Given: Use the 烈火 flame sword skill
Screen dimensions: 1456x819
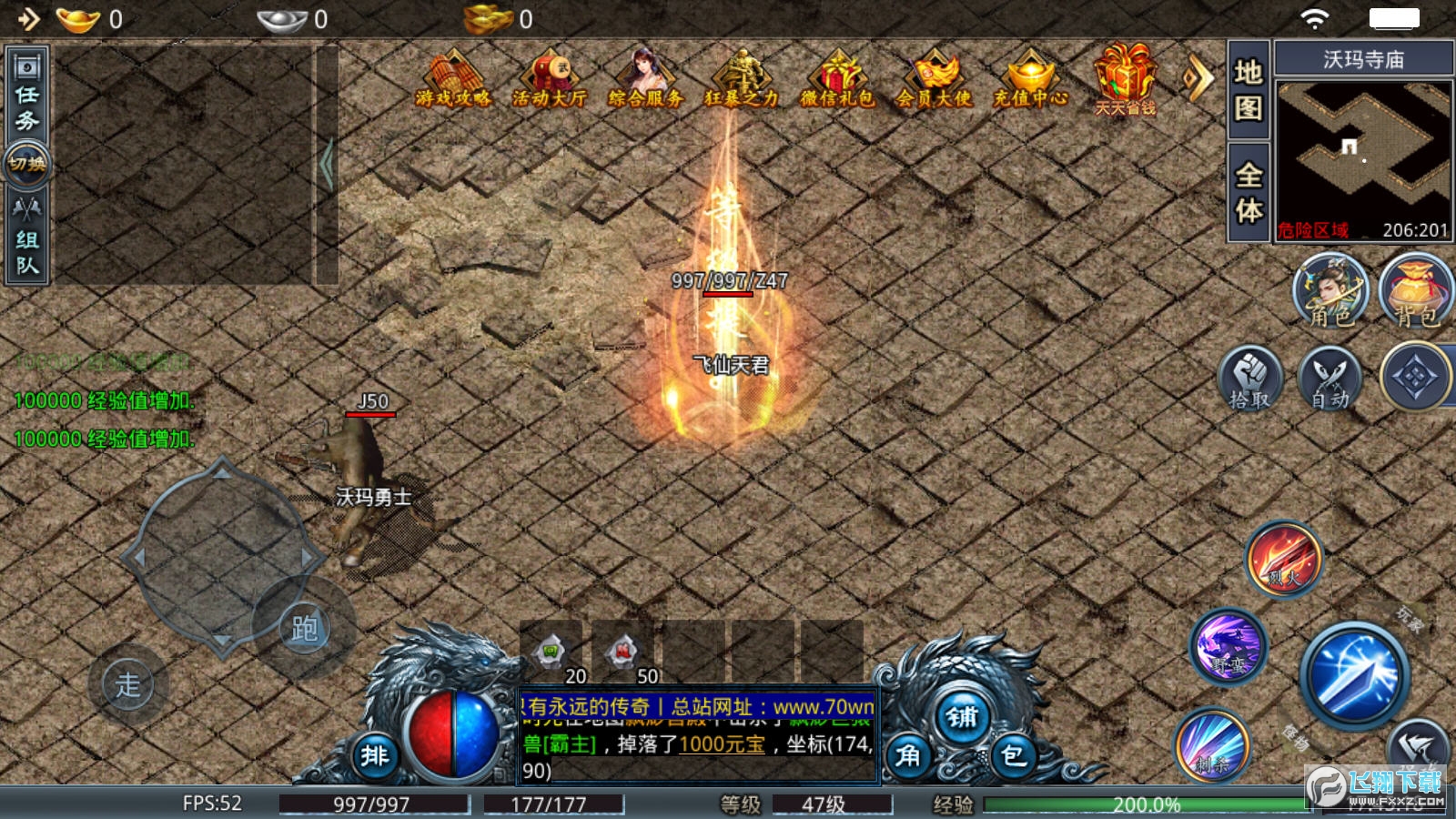Looking at the screenshot, I should pos(1284,558).
